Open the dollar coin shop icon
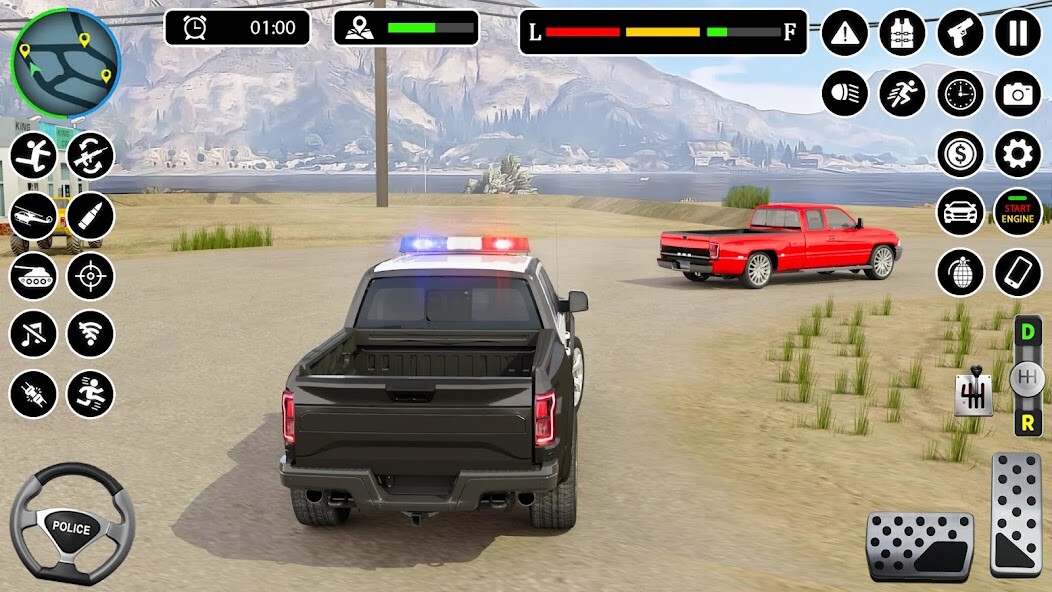1052x592 pixels. (x=960, y=153)
